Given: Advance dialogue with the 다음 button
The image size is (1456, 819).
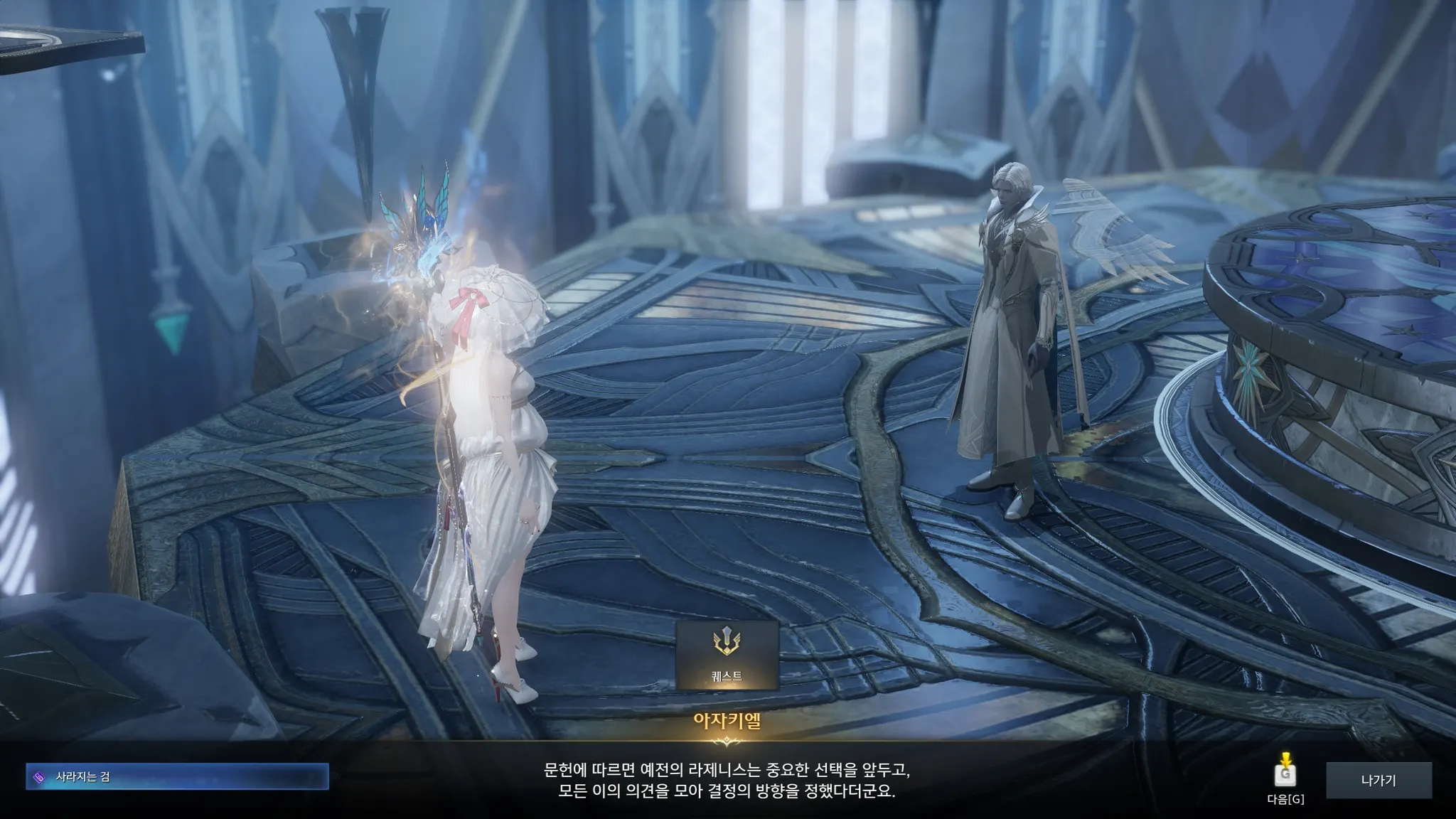Looking at the screenshot, I should click(x=1285, y=776).
